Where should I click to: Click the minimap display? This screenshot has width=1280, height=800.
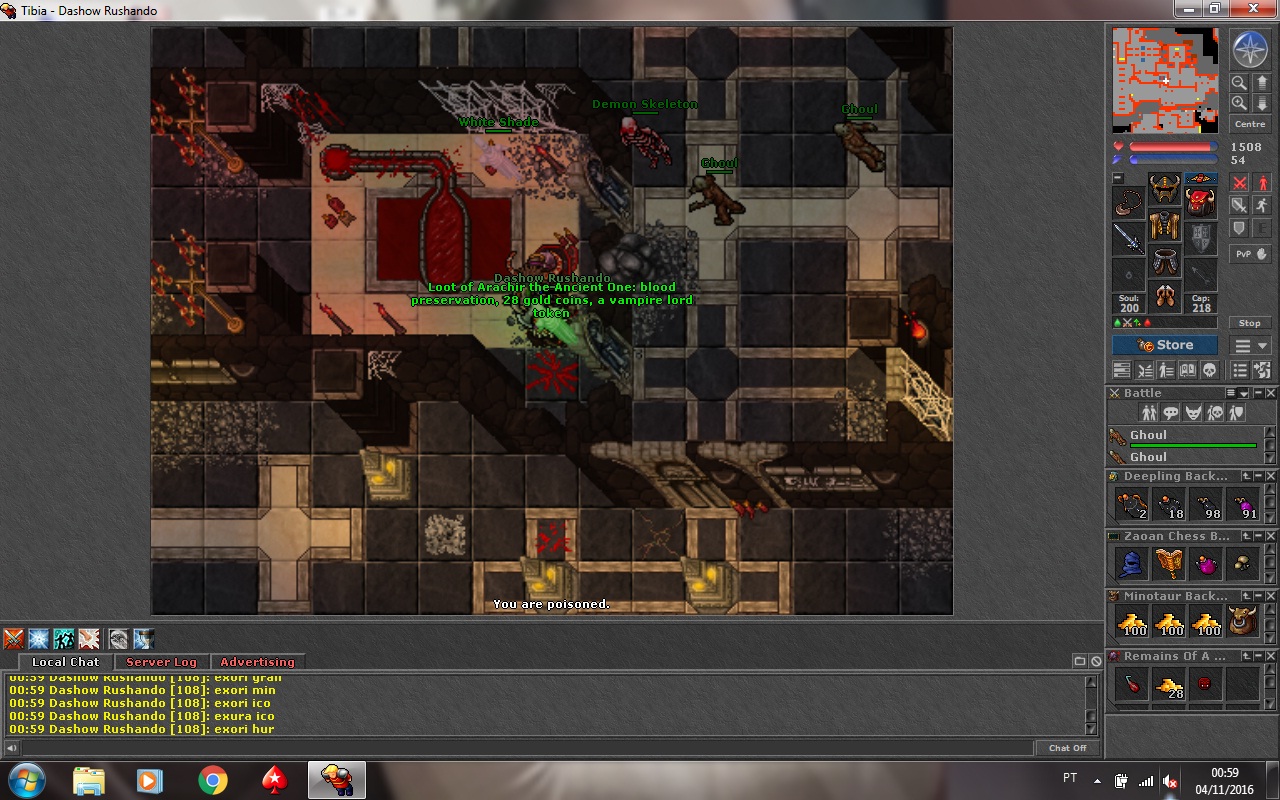pos(1166,80)
